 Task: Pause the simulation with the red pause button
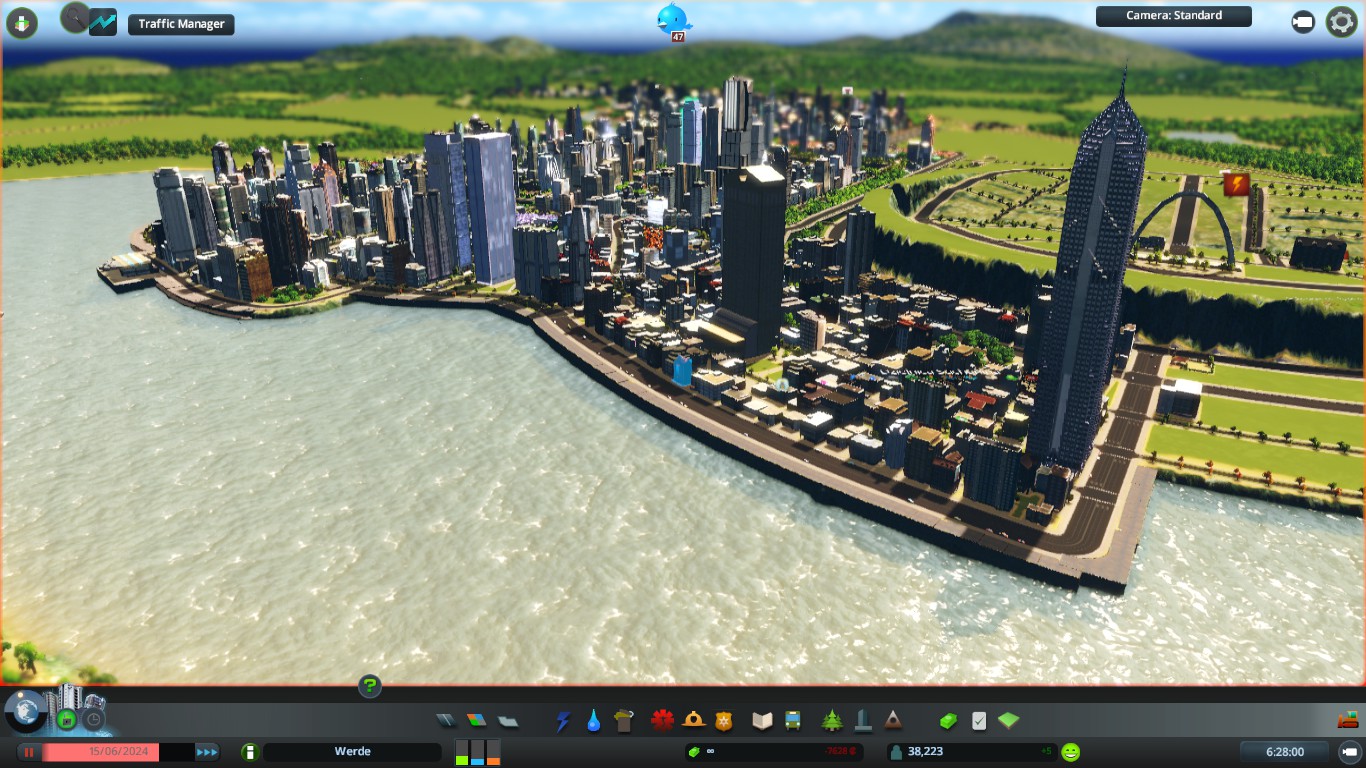pos(29,752)
